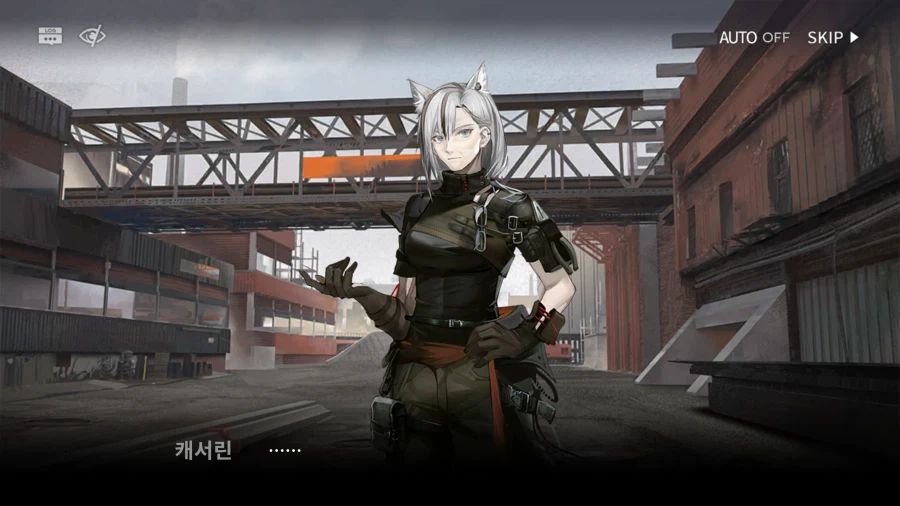900x506 pixels.
Task: Open the dialogue log
Action: 50,36
